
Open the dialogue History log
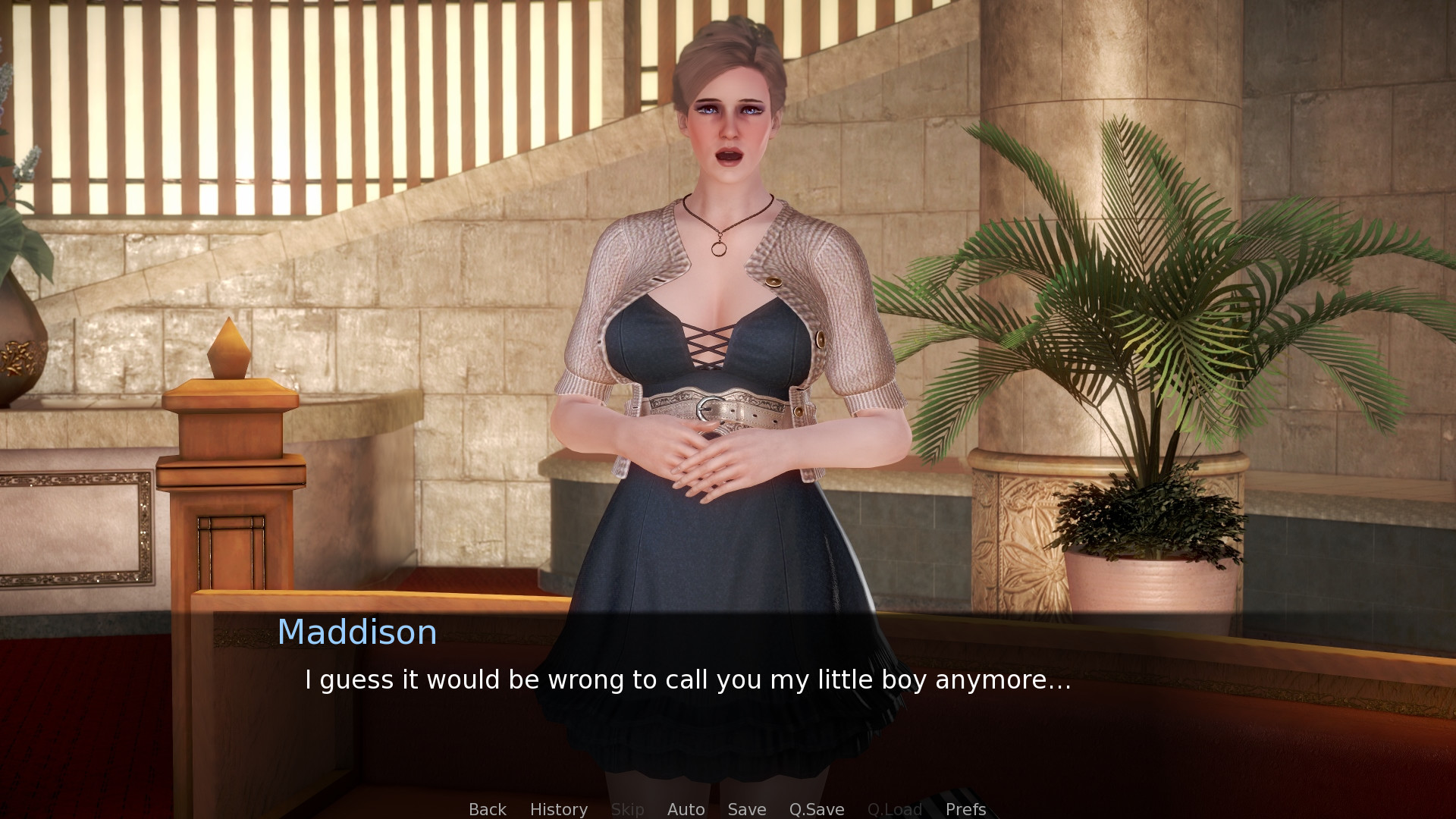[x=558, y=809]
